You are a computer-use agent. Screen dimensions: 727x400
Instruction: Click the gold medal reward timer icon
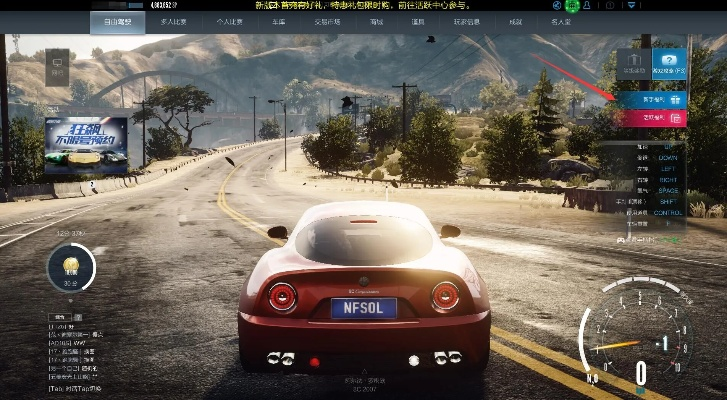pyautogui.click(x=71, y=267)
